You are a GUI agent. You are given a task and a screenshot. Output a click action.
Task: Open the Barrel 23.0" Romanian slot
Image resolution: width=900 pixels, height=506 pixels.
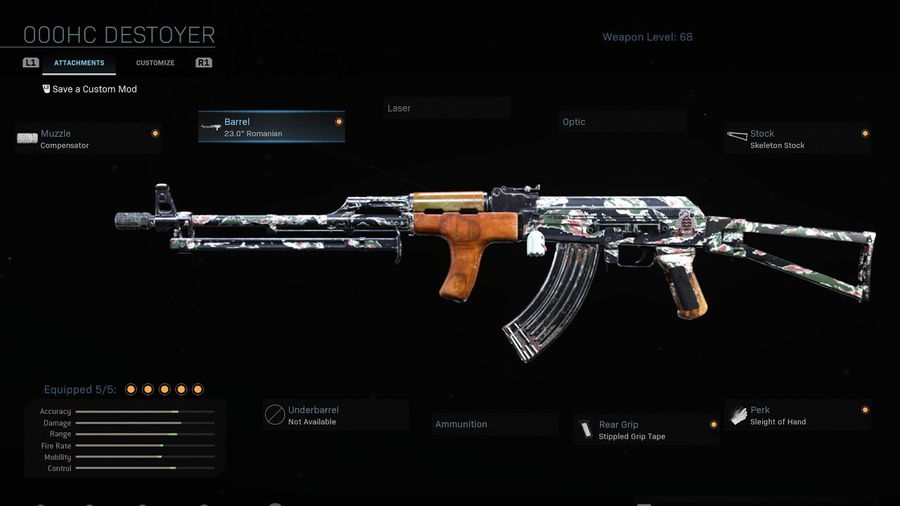(271, 127)
